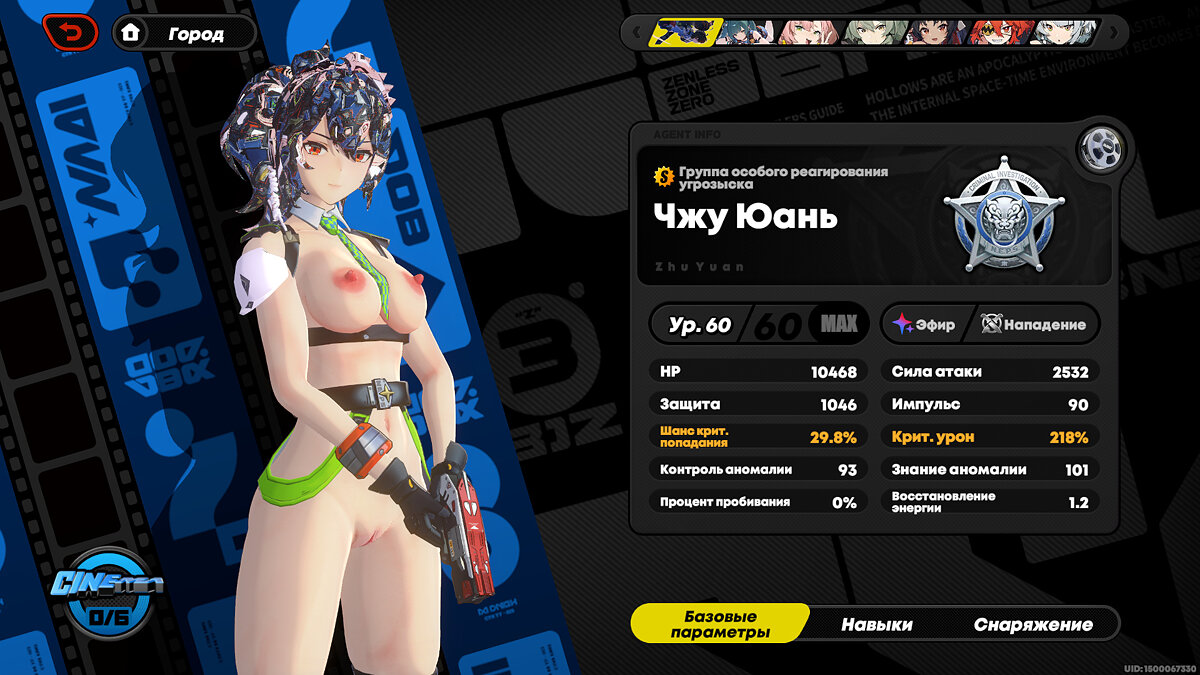Show details for the Нападение specialty
This screenshot has height=675, width=1200.
(x=1034, y=324)
